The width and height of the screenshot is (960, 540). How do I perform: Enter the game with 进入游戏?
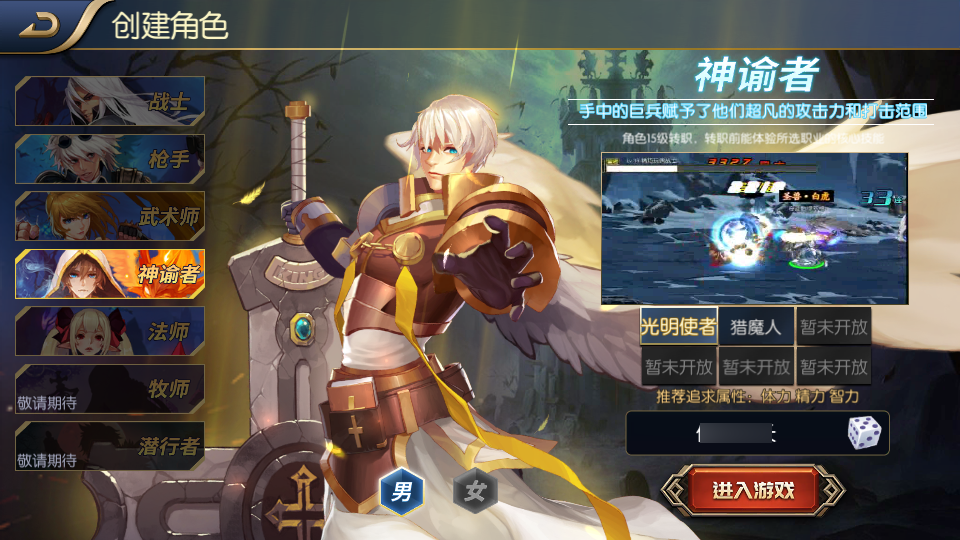[x=753, y=490]
